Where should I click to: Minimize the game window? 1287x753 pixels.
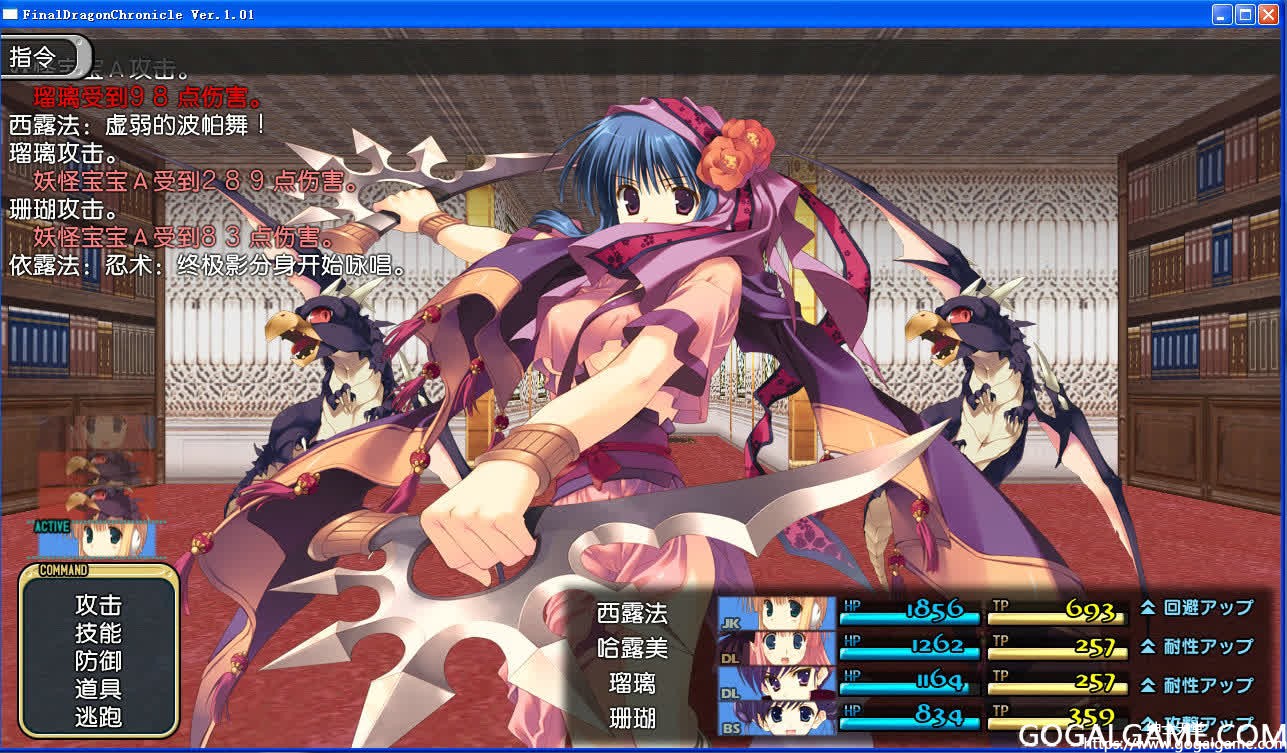pos(1223,14)
